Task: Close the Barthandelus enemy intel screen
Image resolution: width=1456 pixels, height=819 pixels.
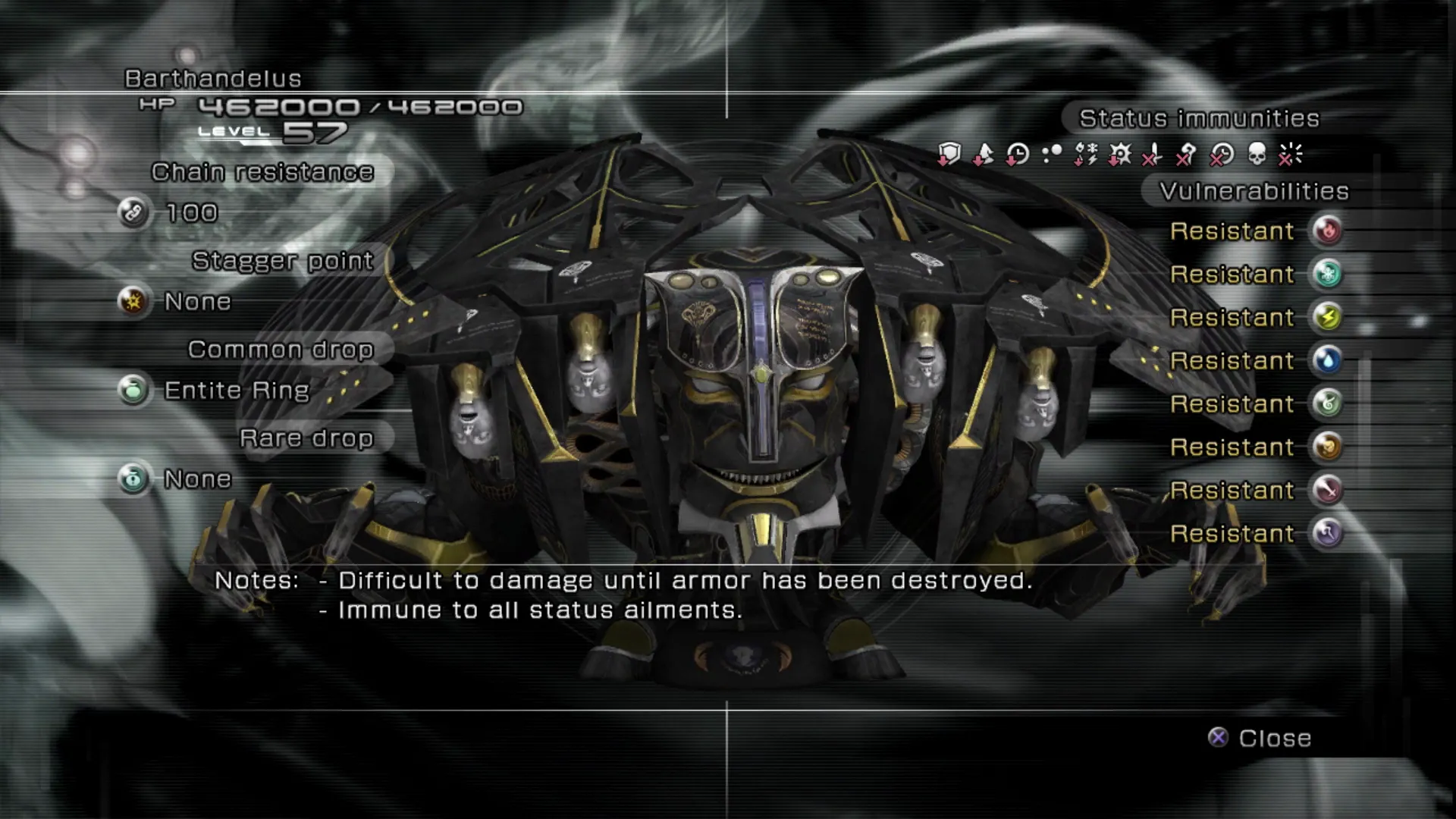Action: (1260, 738)
